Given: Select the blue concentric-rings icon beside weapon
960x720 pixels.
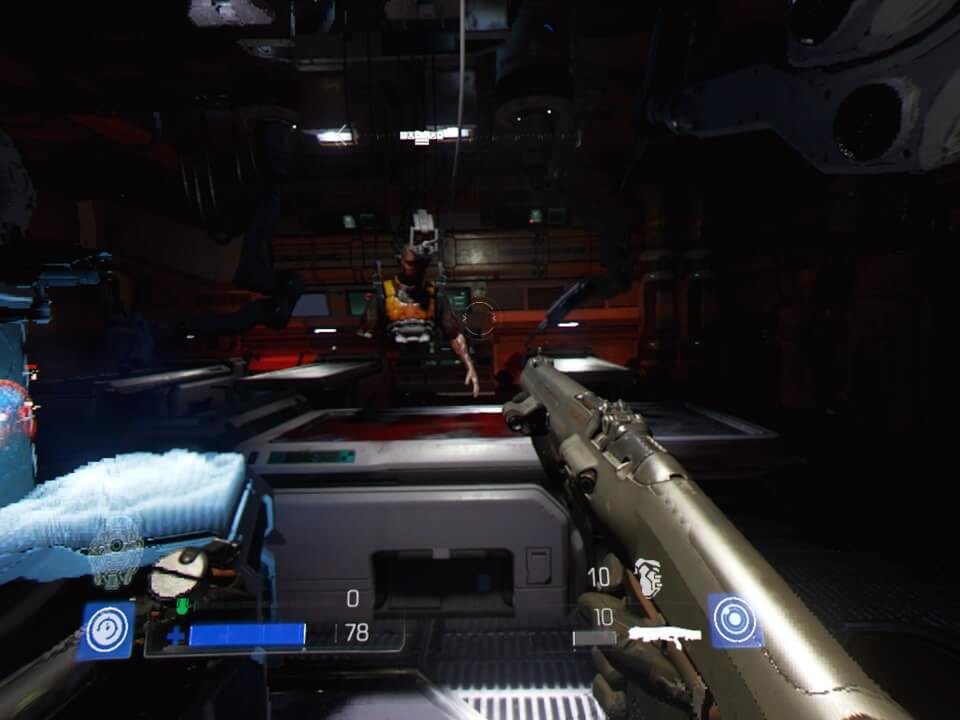Looking at the screenshot, I should point(735,621).
